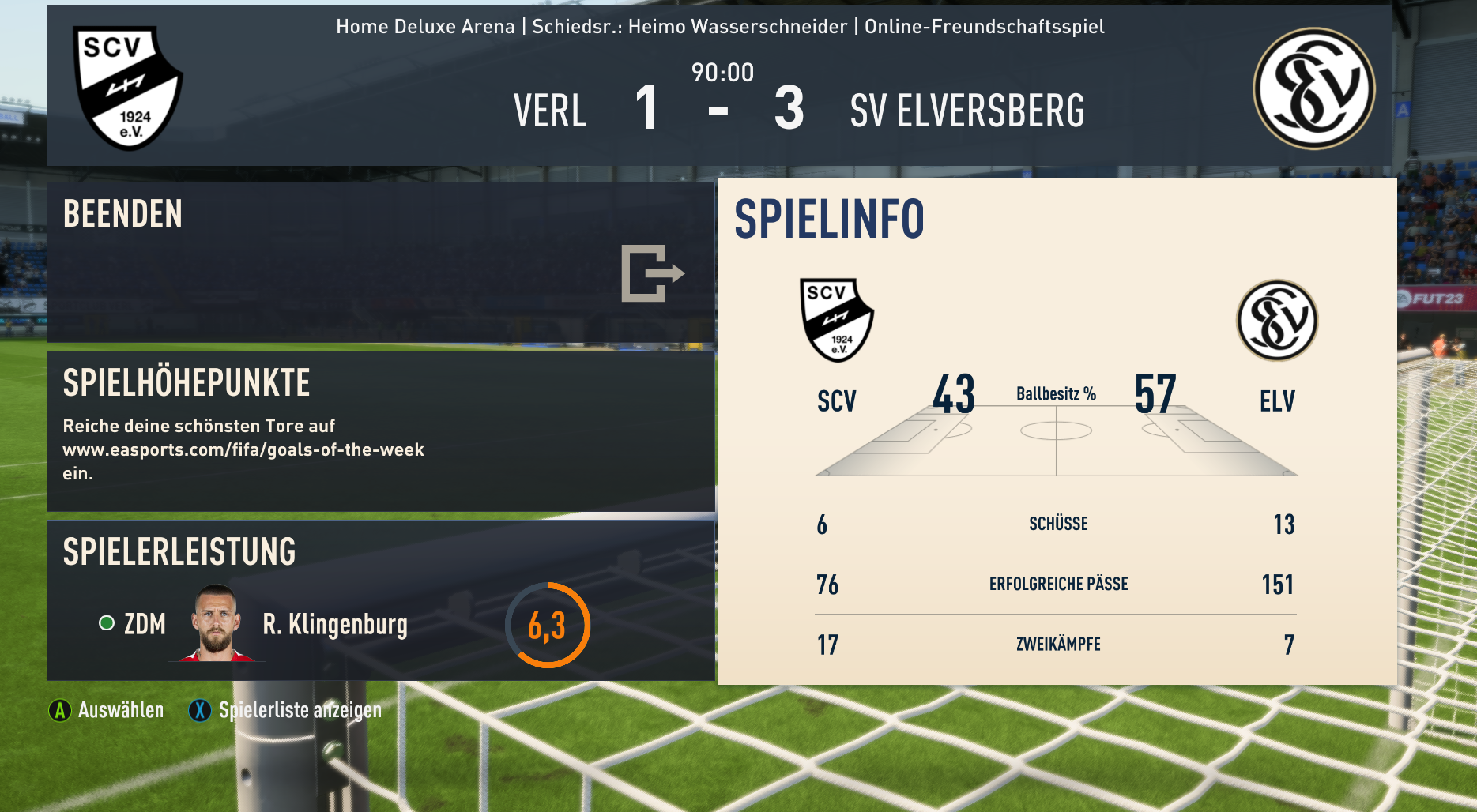Viewport: 1477px width, 812px height.
Task: Open the Spielhöhepunkte panel
Action: (x=380, y=431)
